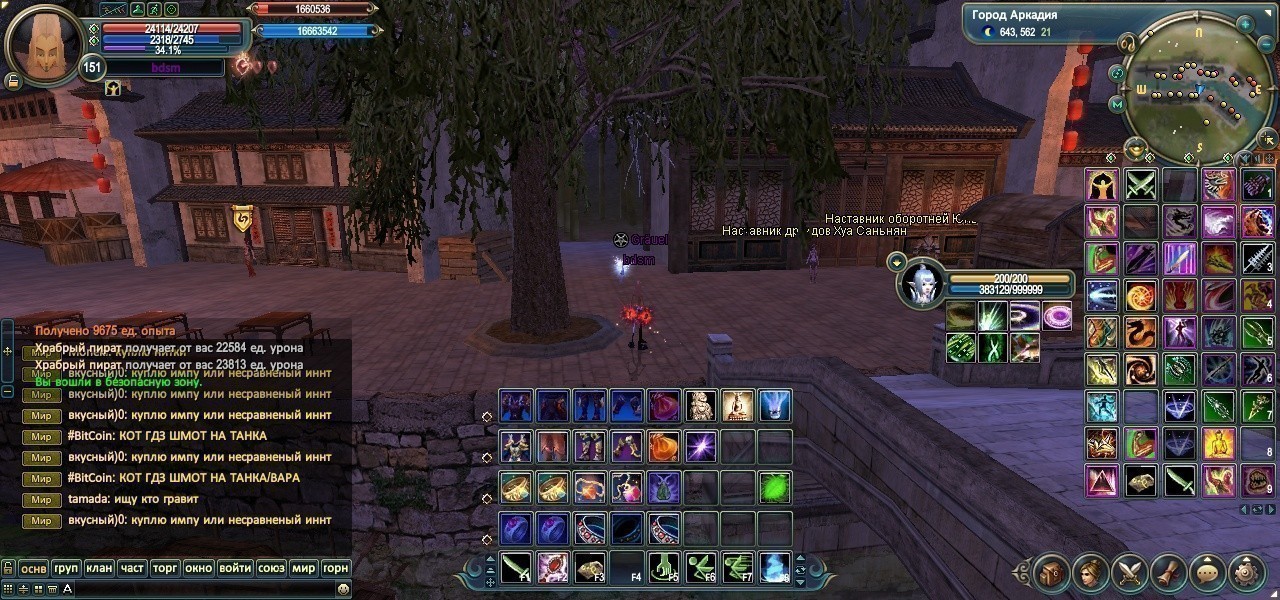
Task: Open the speech bubble social menu
Action: [1208, 573]
